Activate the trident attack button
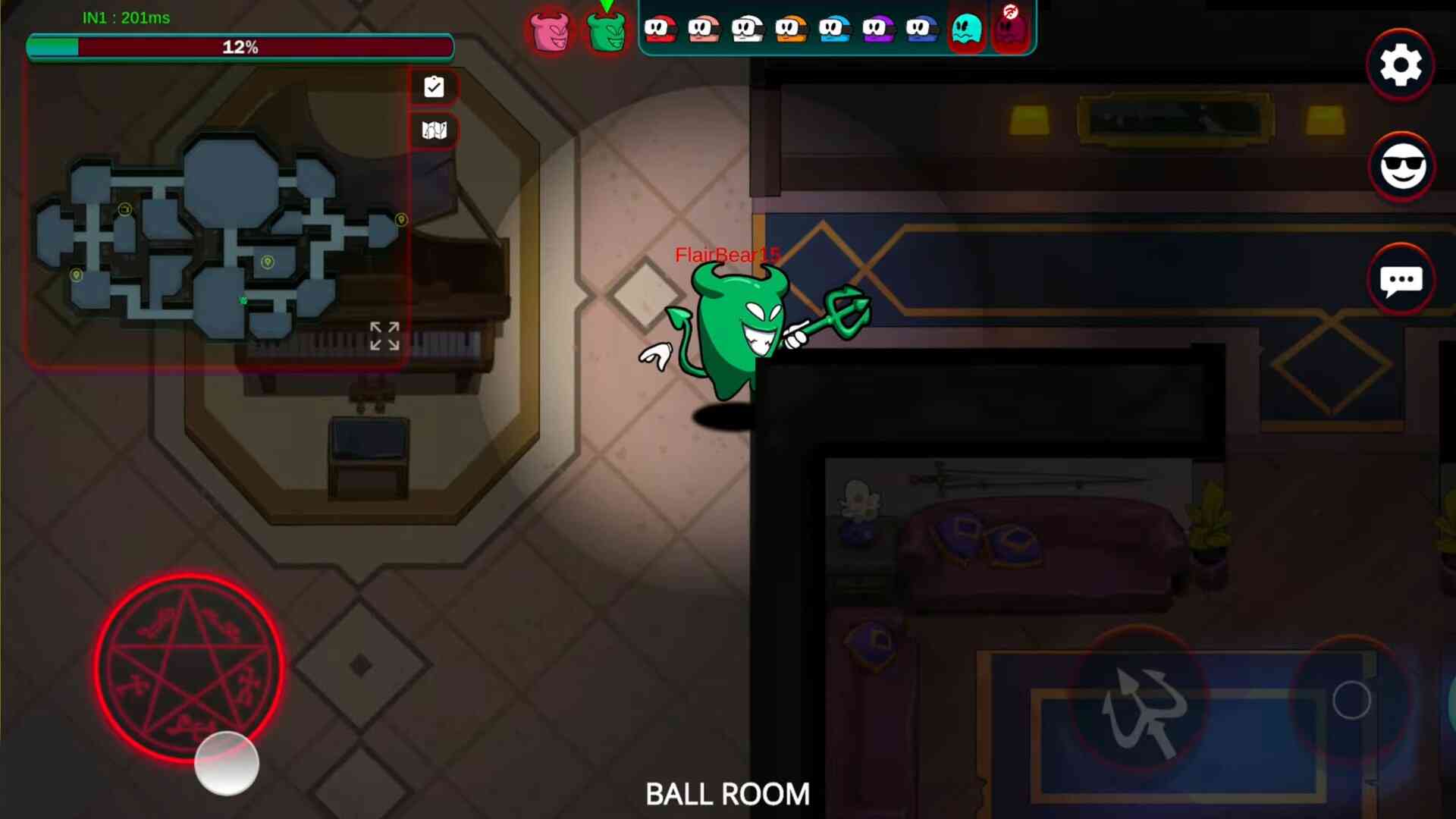 tap(1140, 703)
